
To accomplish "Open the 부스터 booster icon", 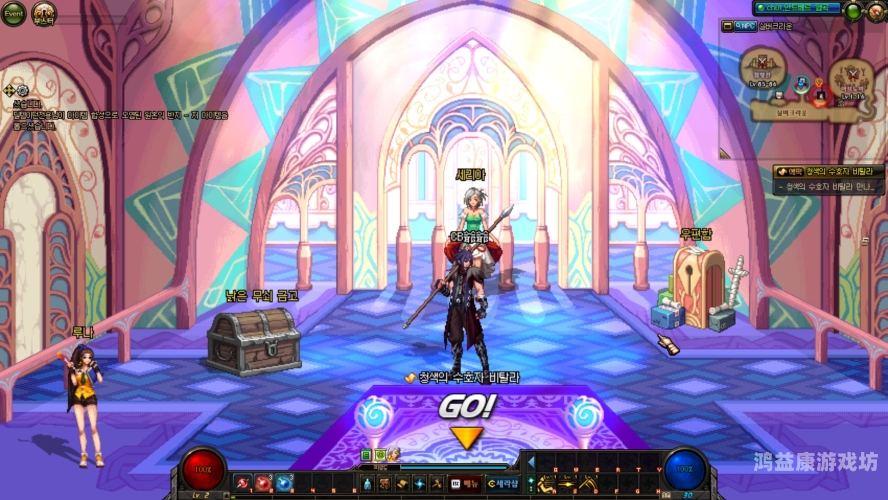I will [x=44, y=13].
